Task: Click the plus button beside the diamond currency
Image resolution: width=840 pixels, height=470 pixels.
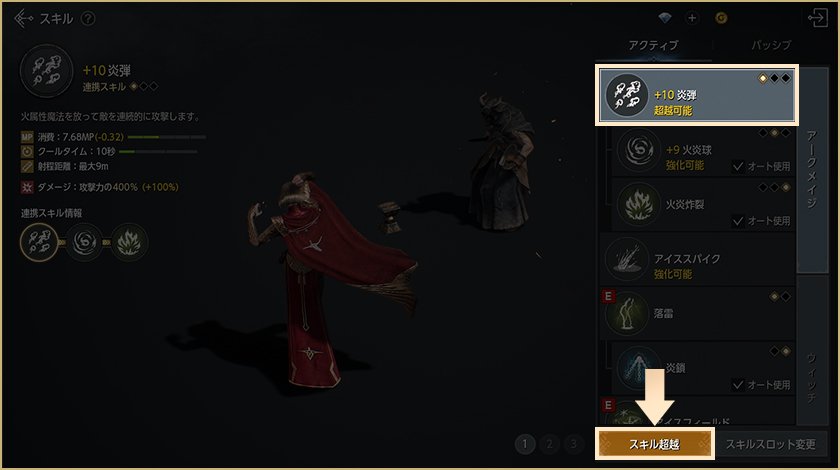Action: pos(691,19)
